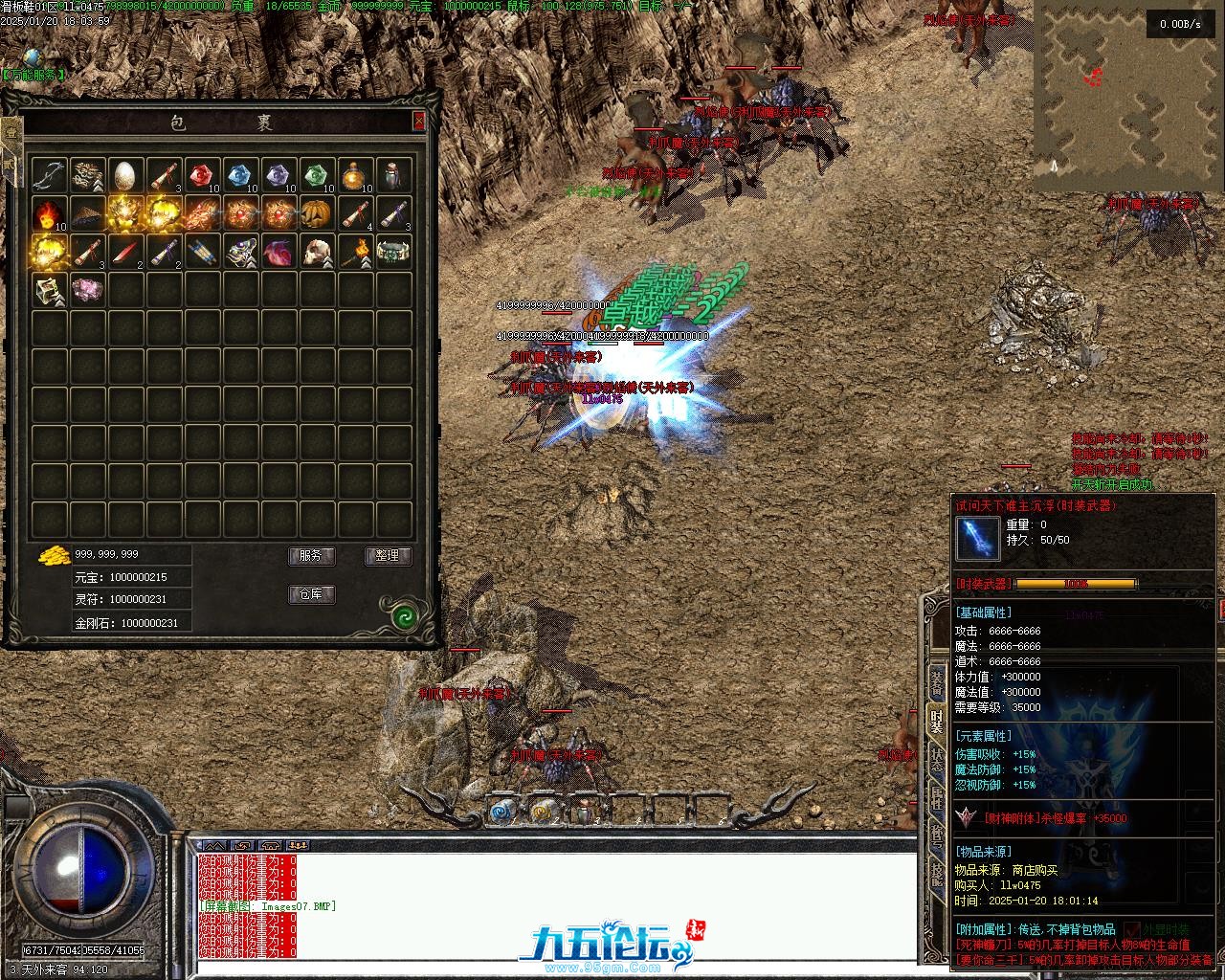Click the 万能服务 link
Image resolution: width=1225 pixels, height=980 pixels.
(34, 75)
